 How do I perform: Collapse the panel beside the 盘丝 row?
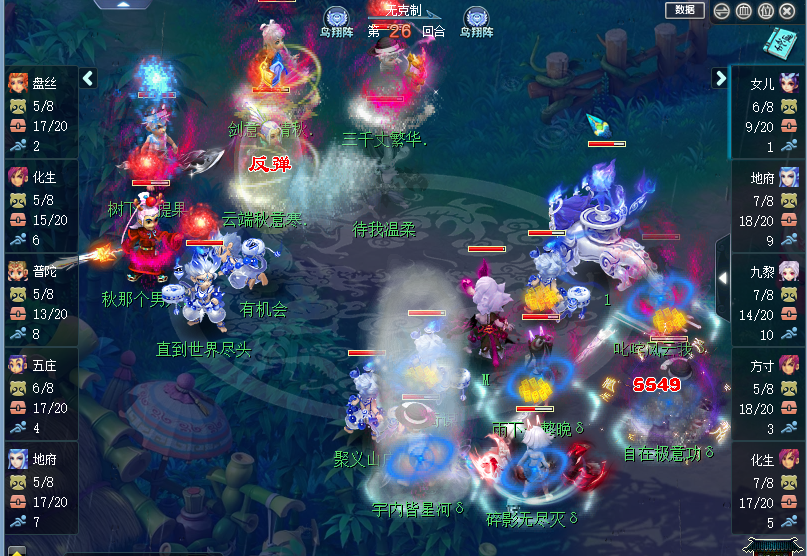(88, 78)
